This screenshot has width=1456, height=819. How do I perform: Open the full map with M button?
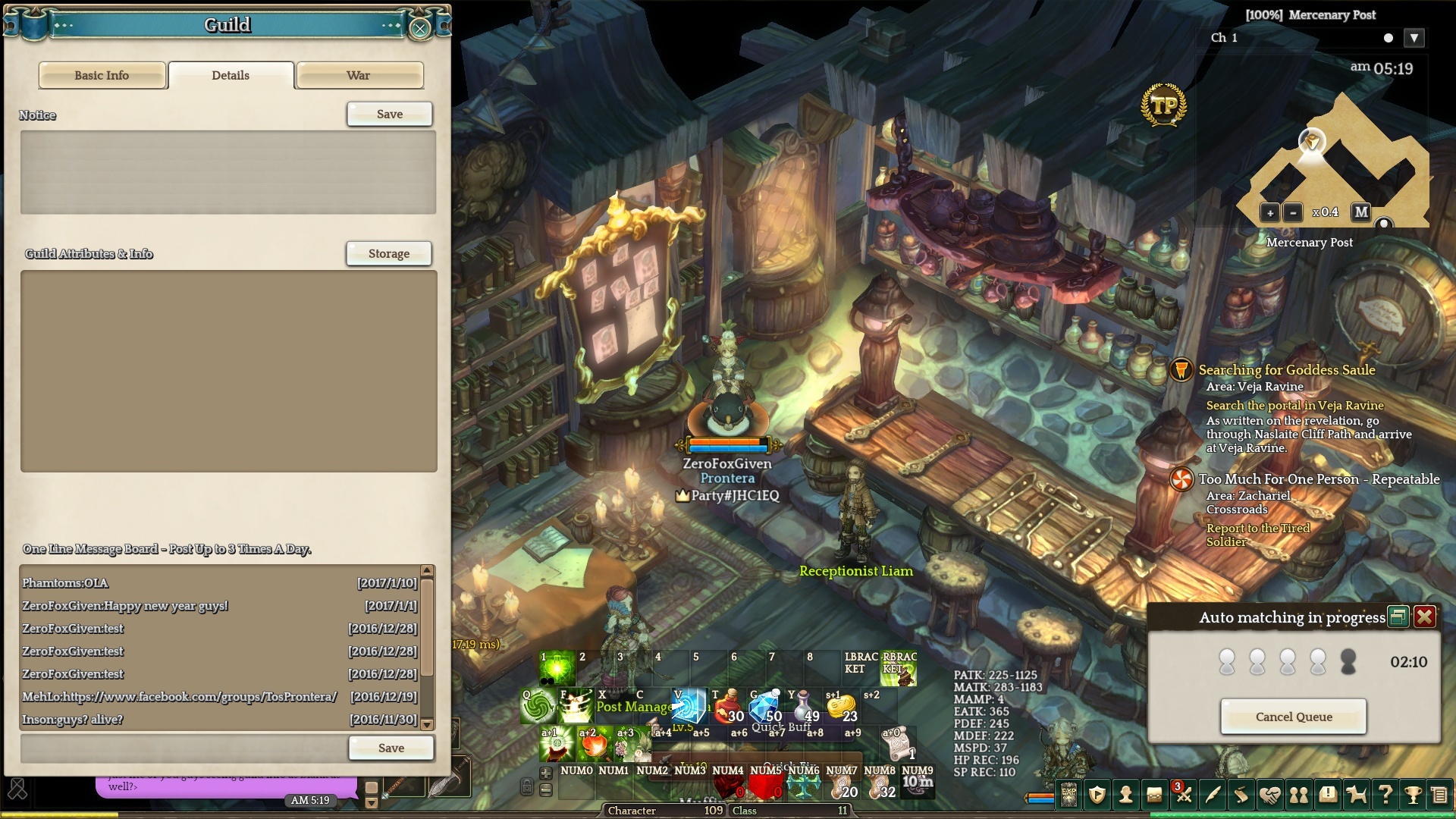[x=1361, y=212]
